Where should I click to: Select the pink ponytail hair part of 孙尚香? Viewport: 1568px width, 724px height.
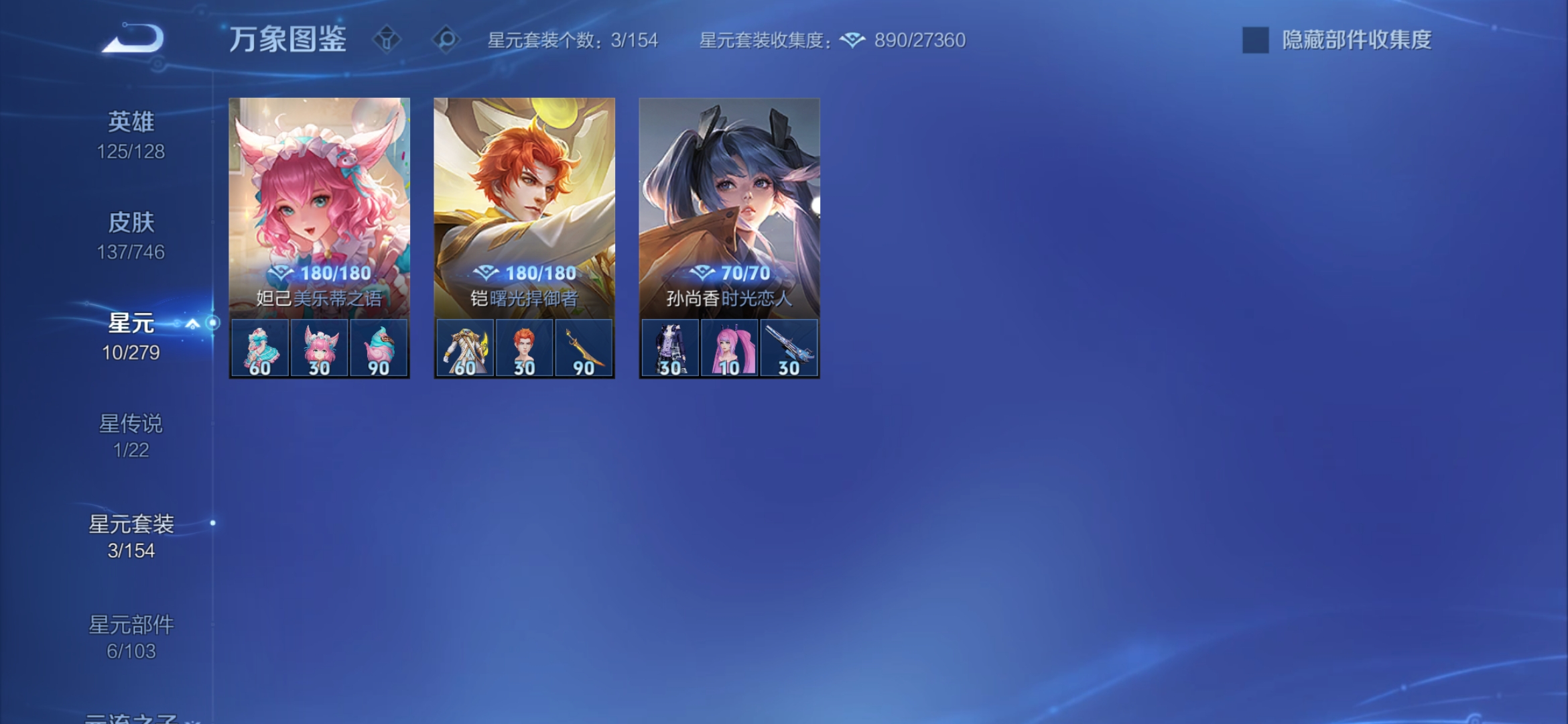point(730,348)
